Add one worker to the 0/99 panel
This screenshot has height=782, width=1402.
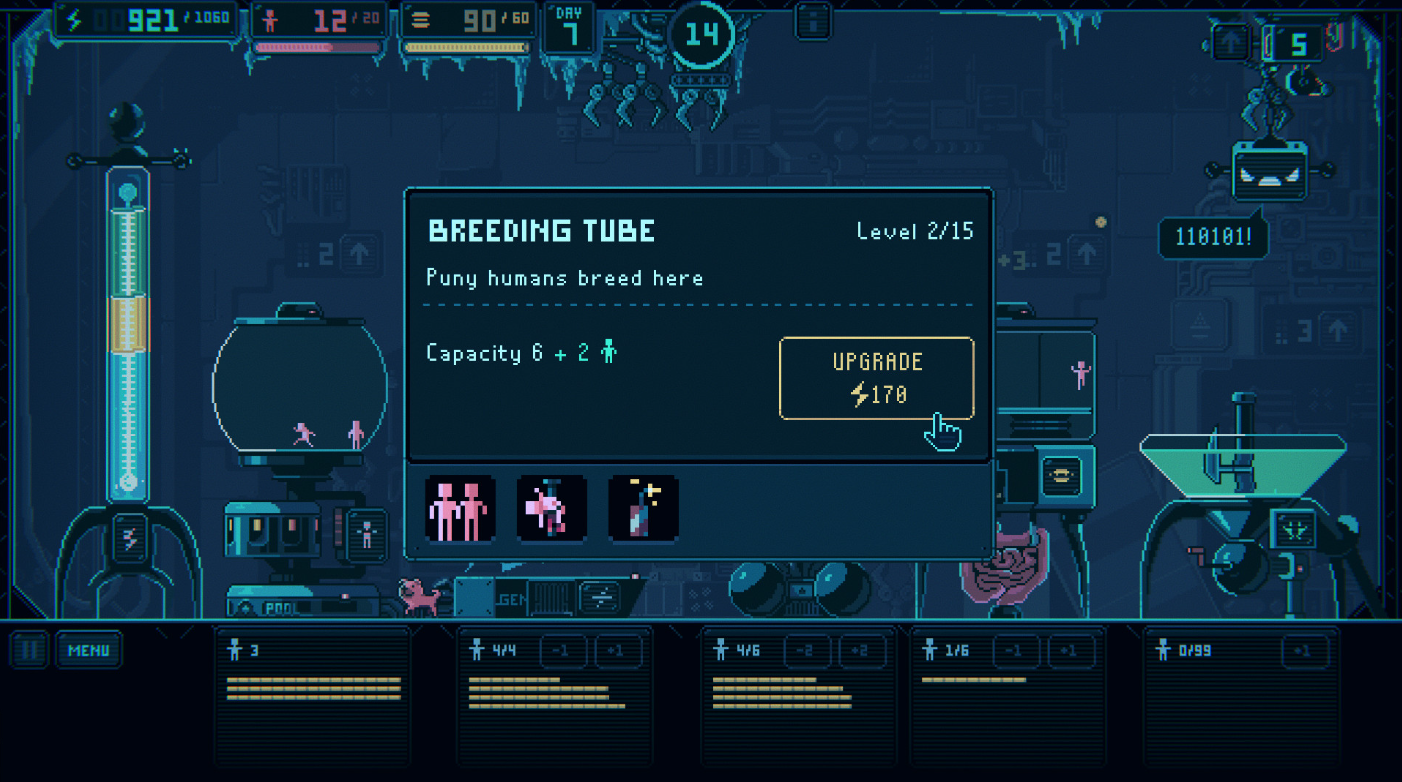(x=1302, y=652)
